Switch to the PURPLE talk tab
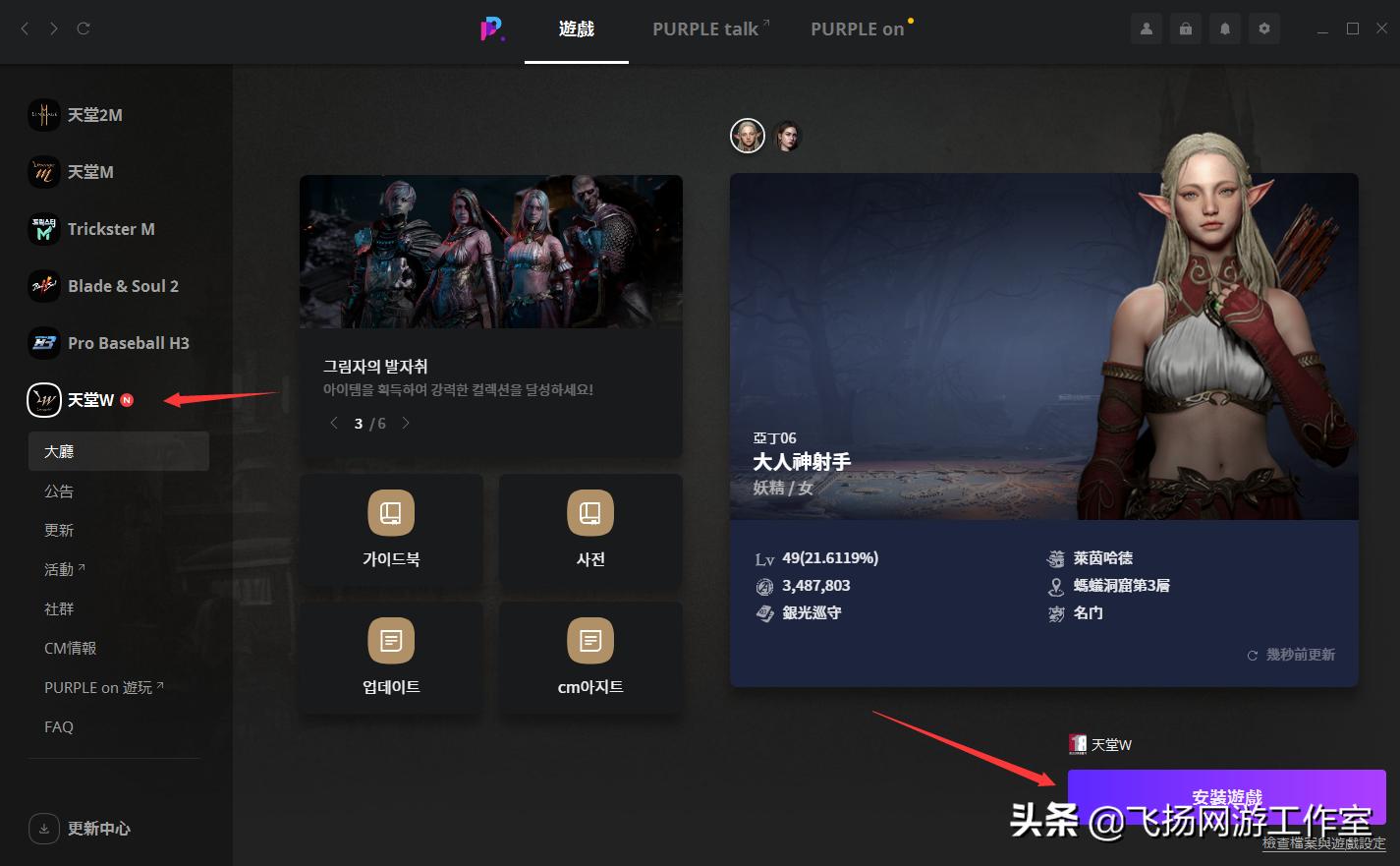Image resolution: width=1400 pixels, height=866 pixels. point(703,29)
